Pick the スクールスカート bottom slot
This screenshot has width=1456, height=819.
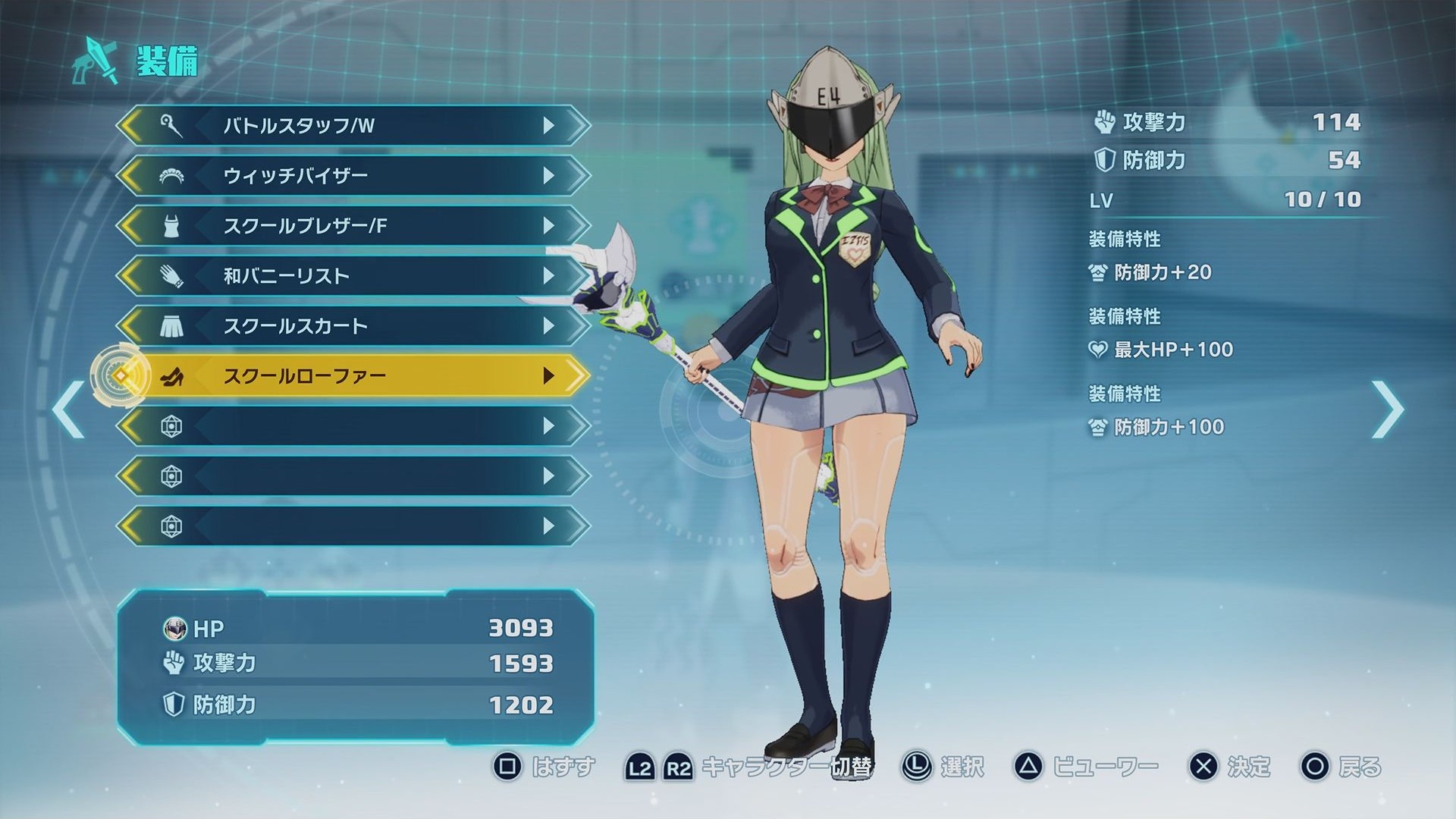(x=353, y=326)
